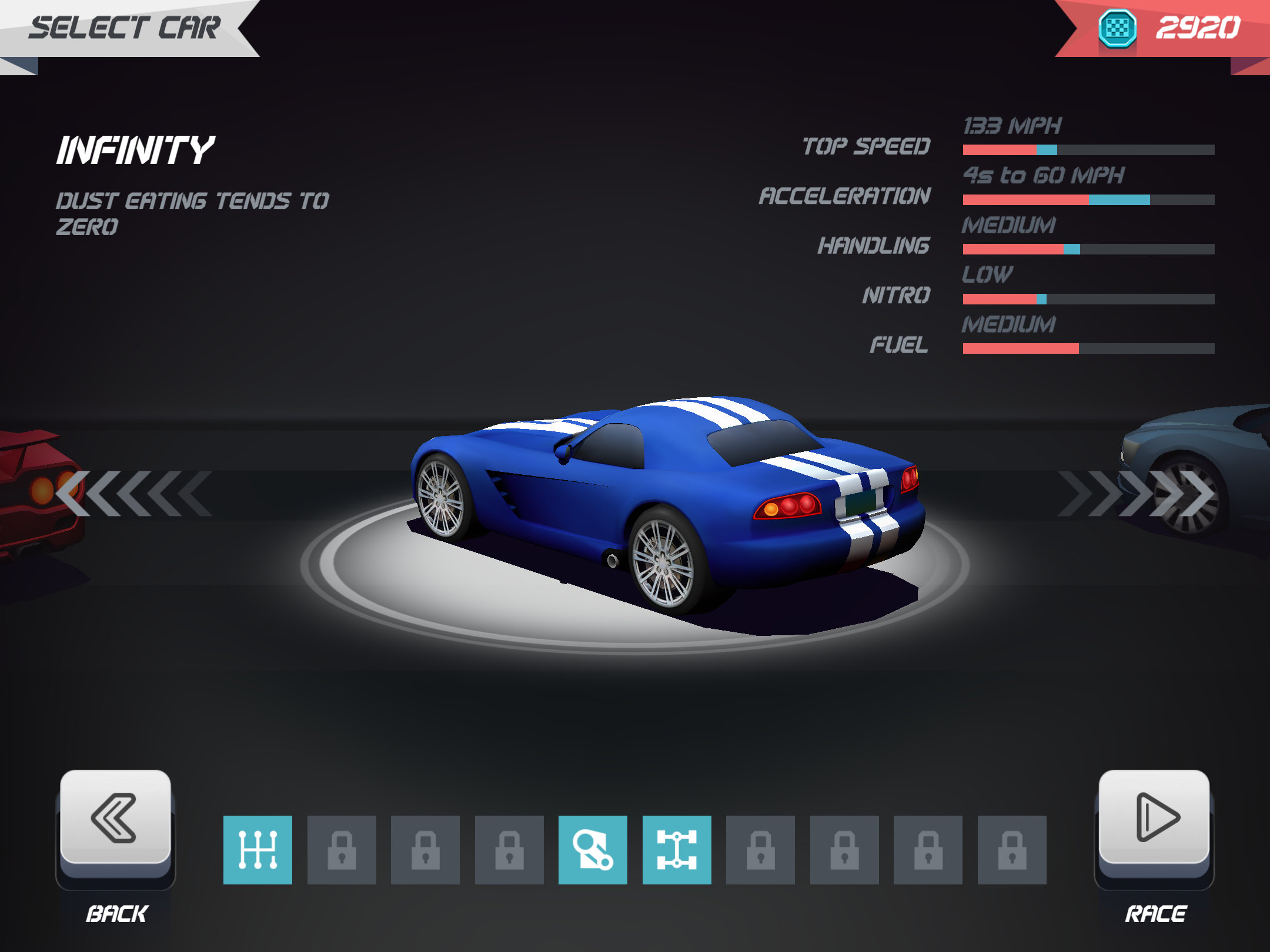Tap the checkered token currency icon
The width and height of the screenshot is (1270, 952).
(1117, 28)
